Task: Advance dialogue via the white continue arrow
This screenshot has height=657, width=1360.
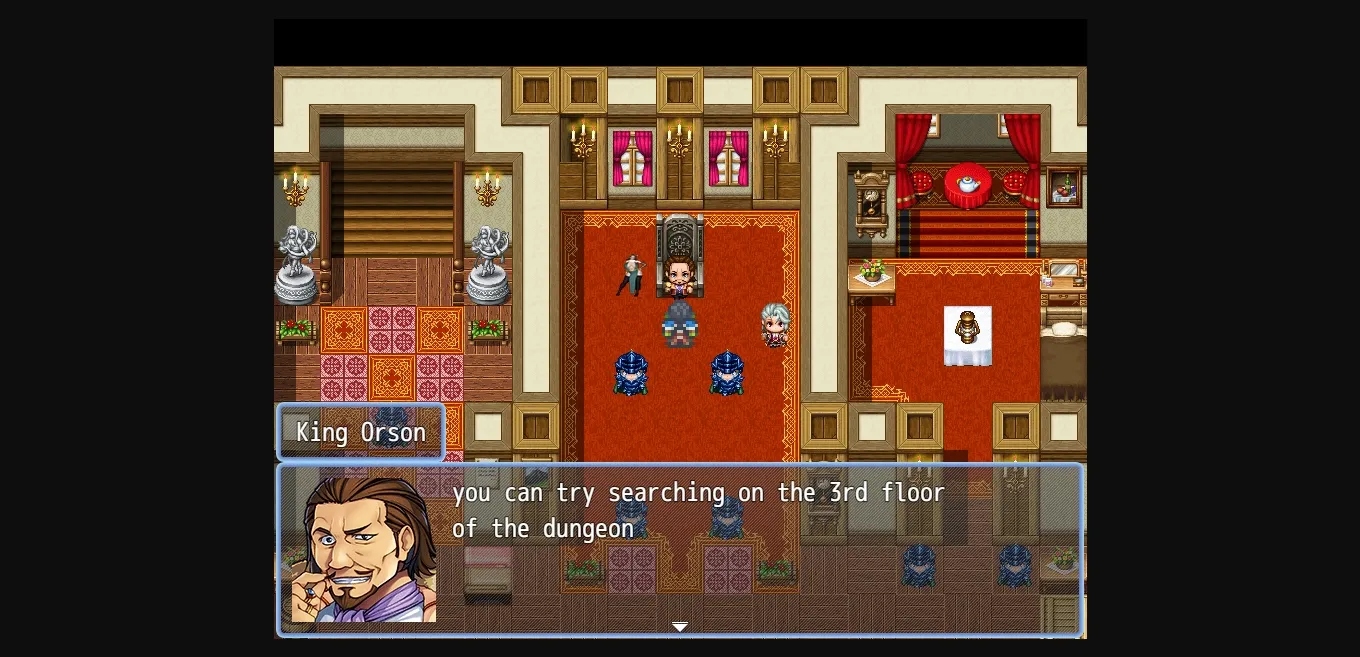Action: 680,627
